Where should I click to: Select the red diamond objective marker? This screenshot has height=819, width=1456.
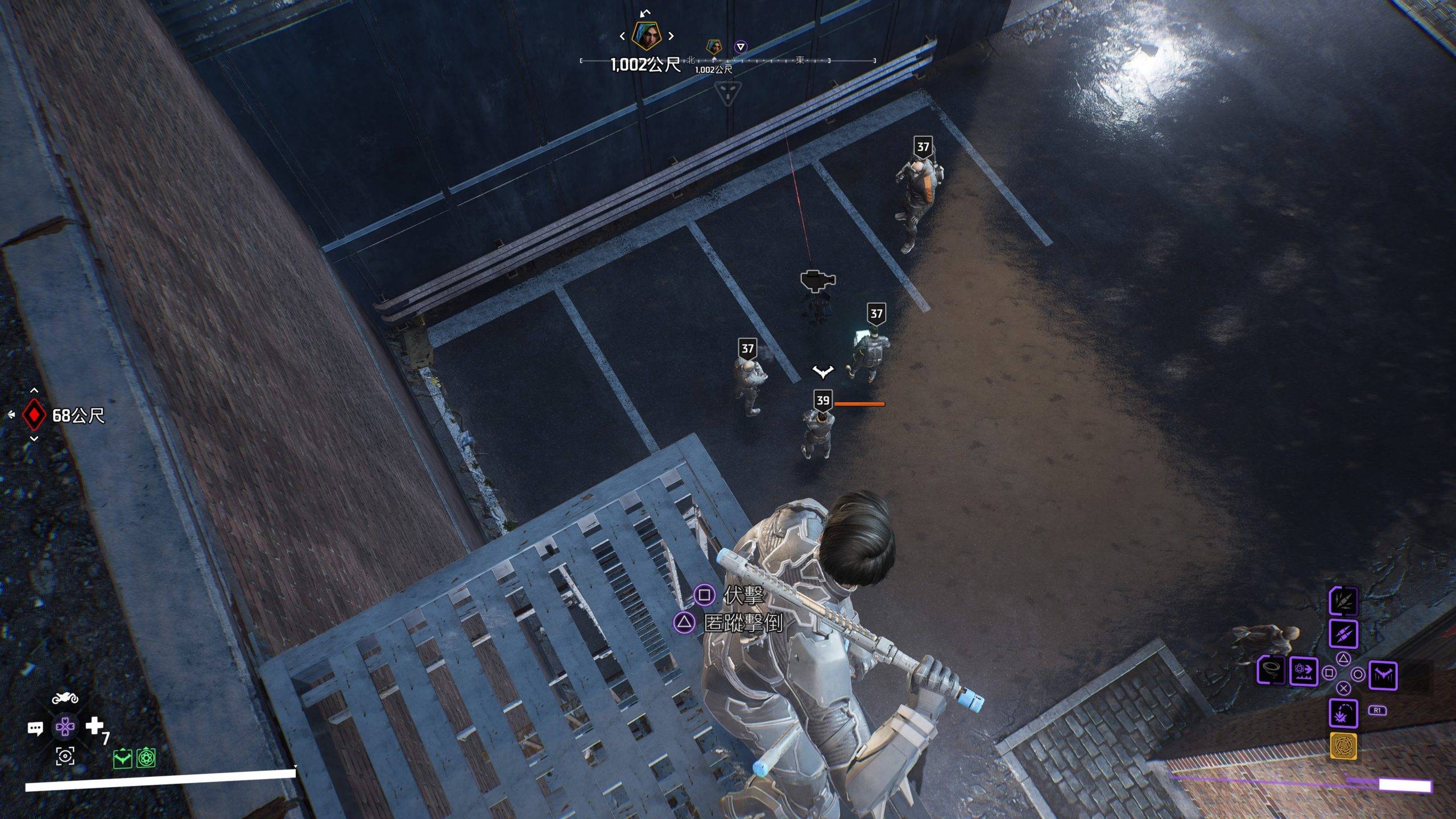pyautogui.click(x=34, y=415)
